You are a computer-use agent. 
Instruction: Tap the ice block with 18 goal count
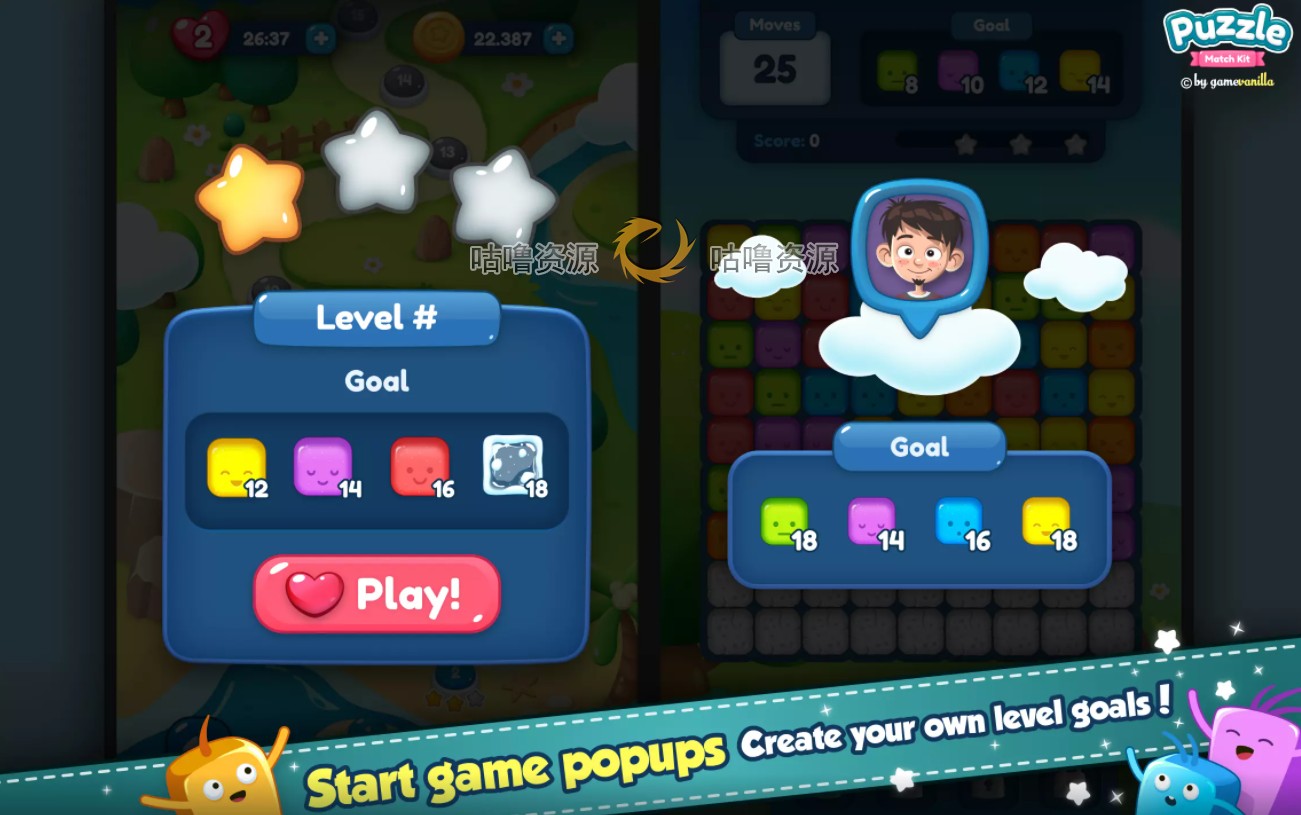[x=514, y=466]
